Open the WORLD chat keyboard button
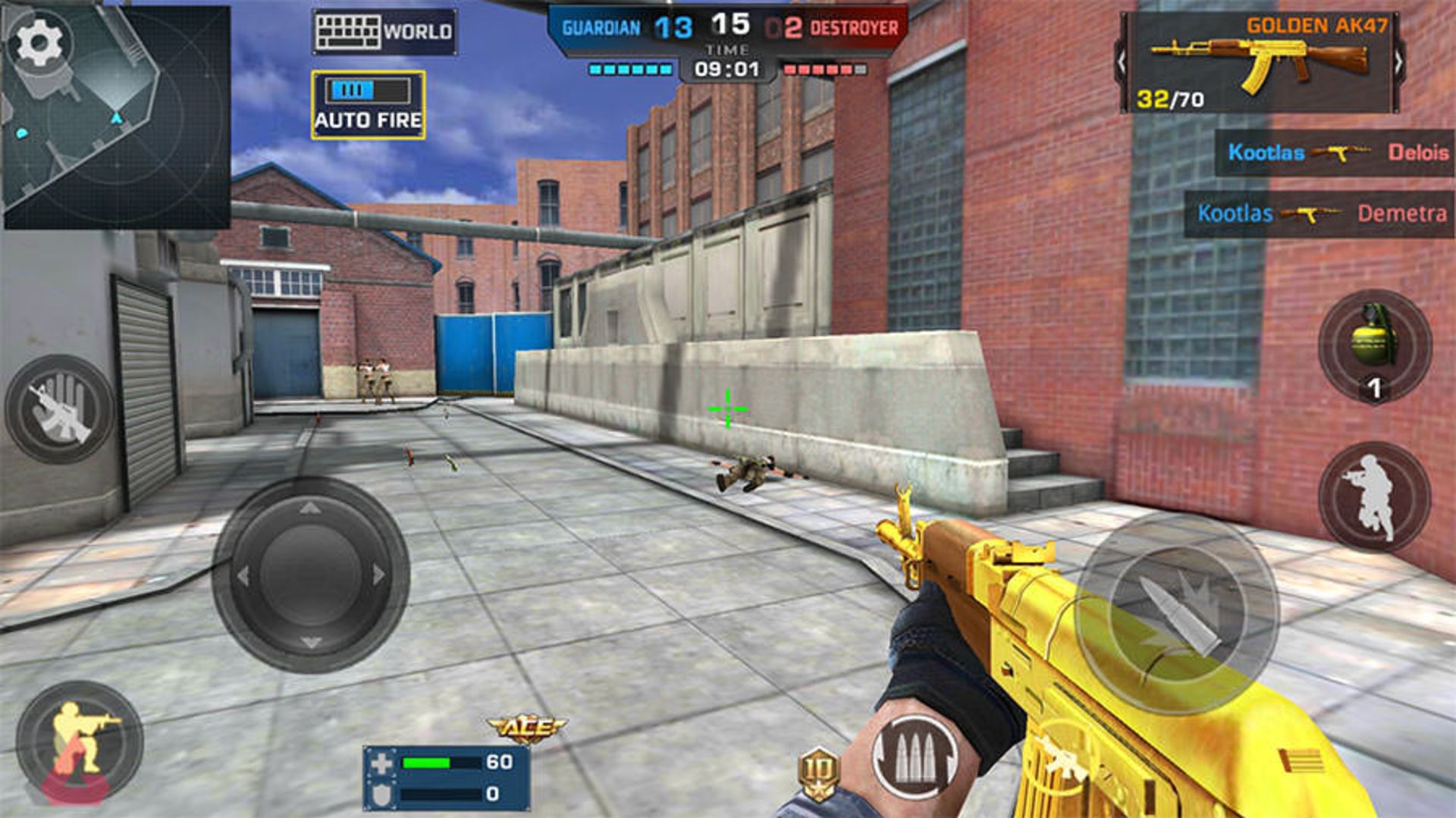This screenshot has height=818, width=1456. tap(384, 32)
